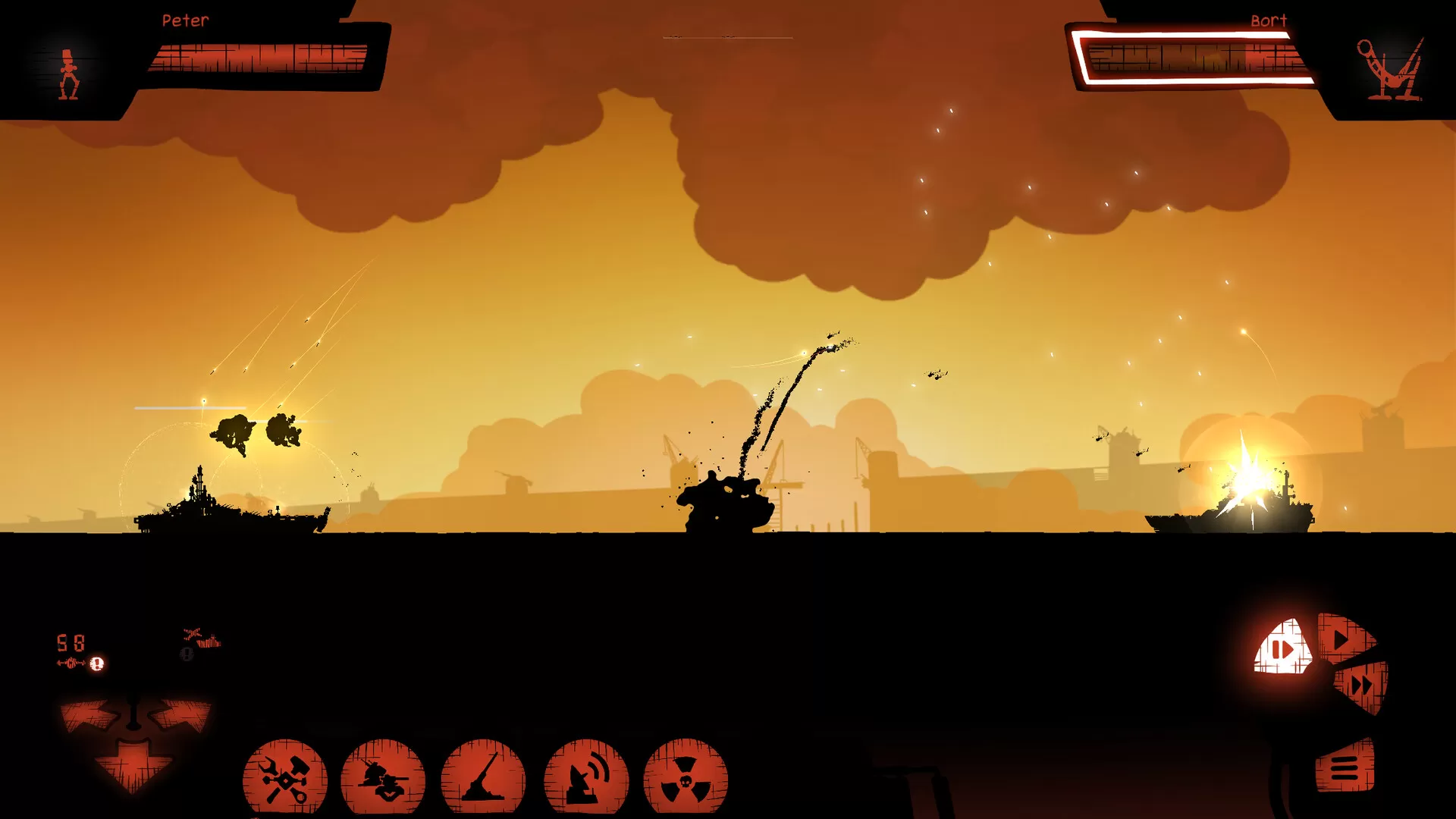Click the left arrow direction button

(89, 716)
